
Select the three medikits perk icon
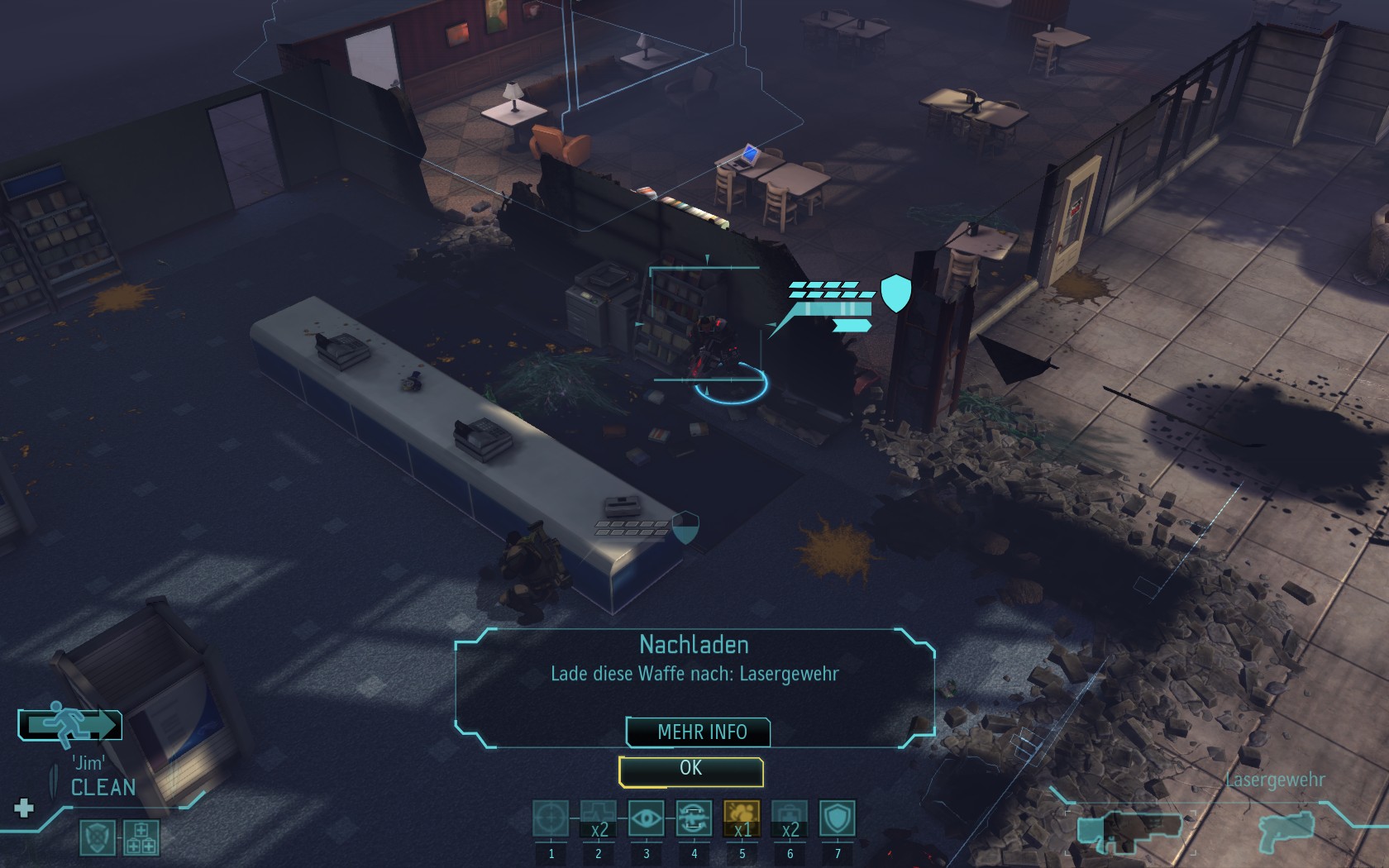click(x=141, y=837)
